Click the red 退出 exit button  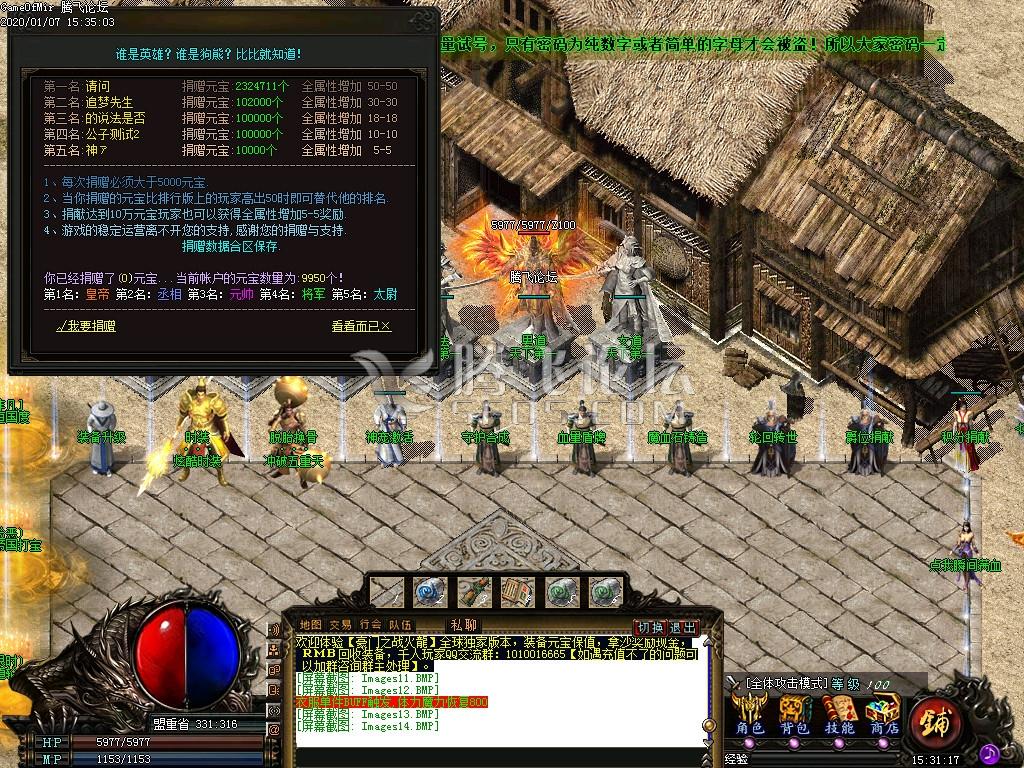click(683, 627)
